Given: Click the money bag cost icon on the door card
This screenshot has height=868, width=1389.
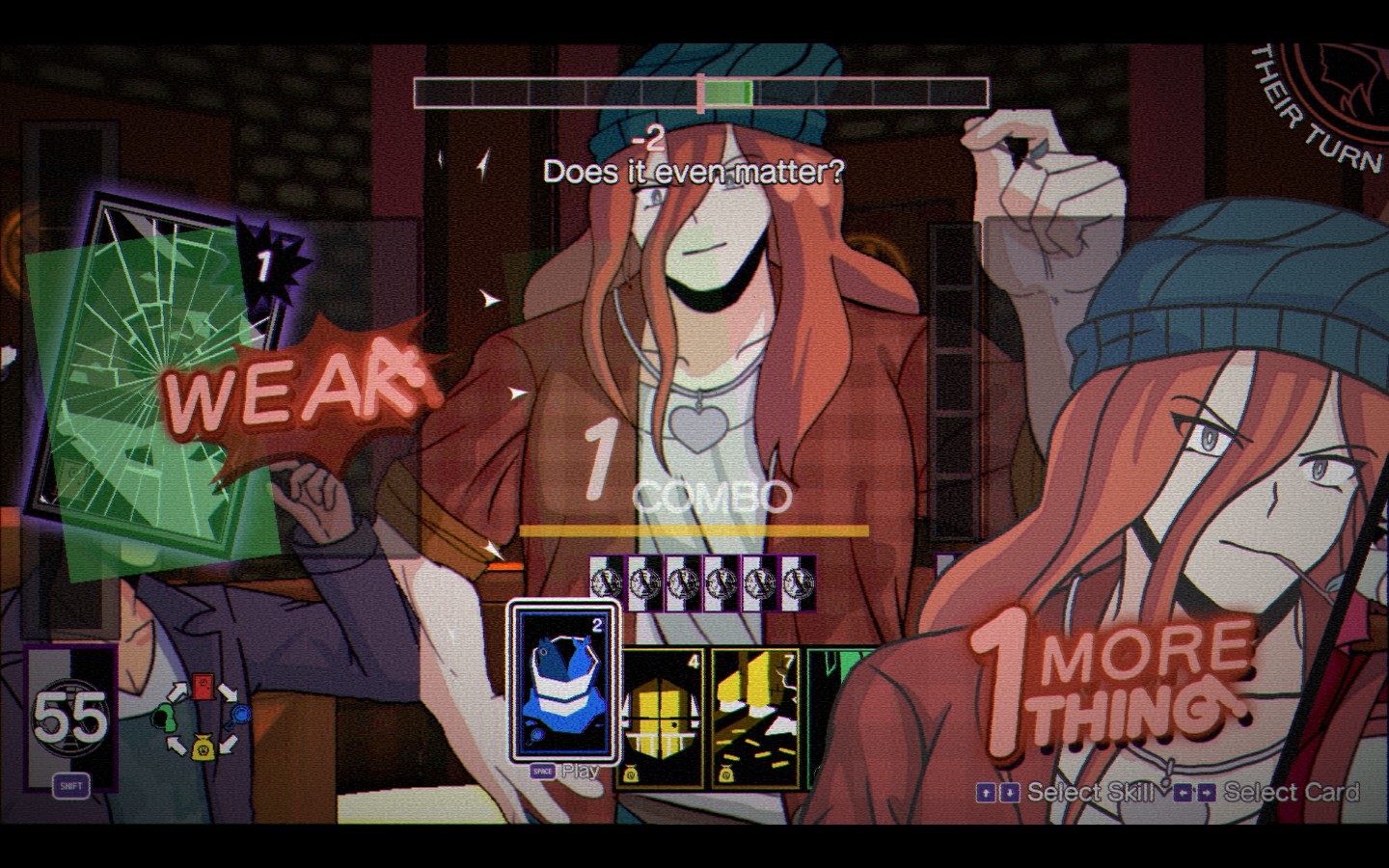Looking at the screenshot, I should tap(631, 773).
